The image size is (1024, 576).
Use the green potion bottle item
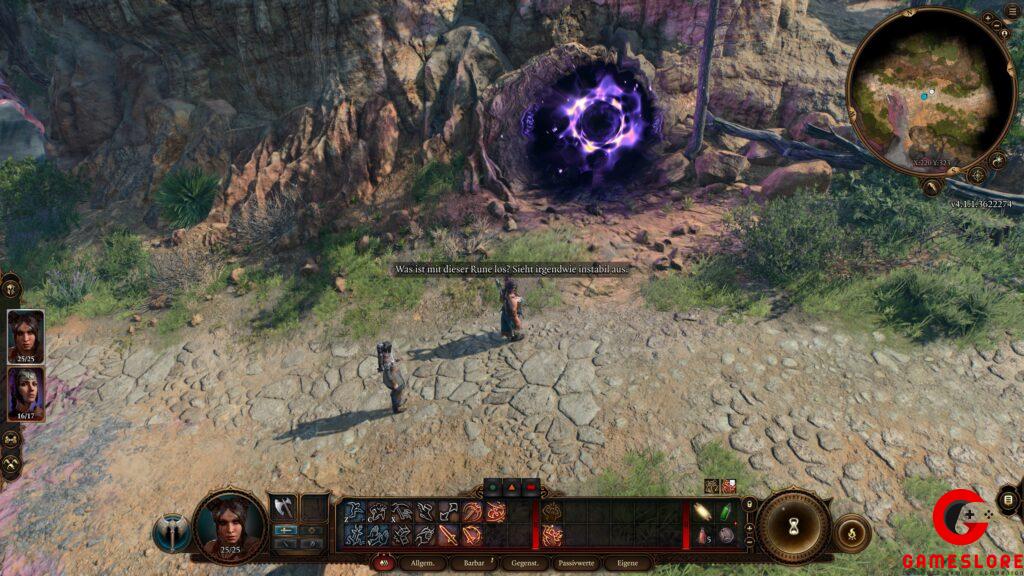pyautogui.click(x=725, y=511)
